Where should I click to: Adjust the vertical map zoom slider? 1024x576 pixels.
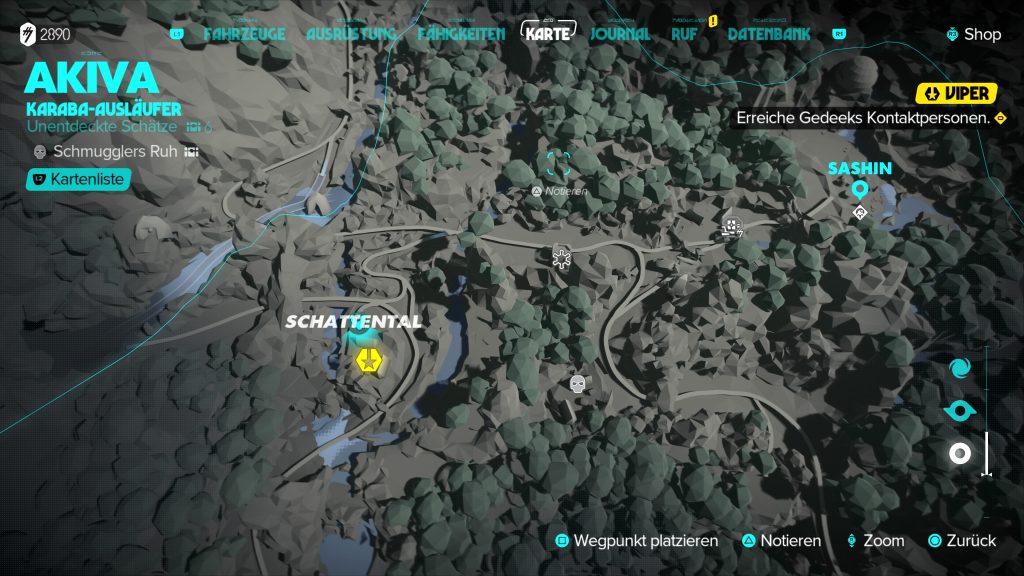coord(987,453)
